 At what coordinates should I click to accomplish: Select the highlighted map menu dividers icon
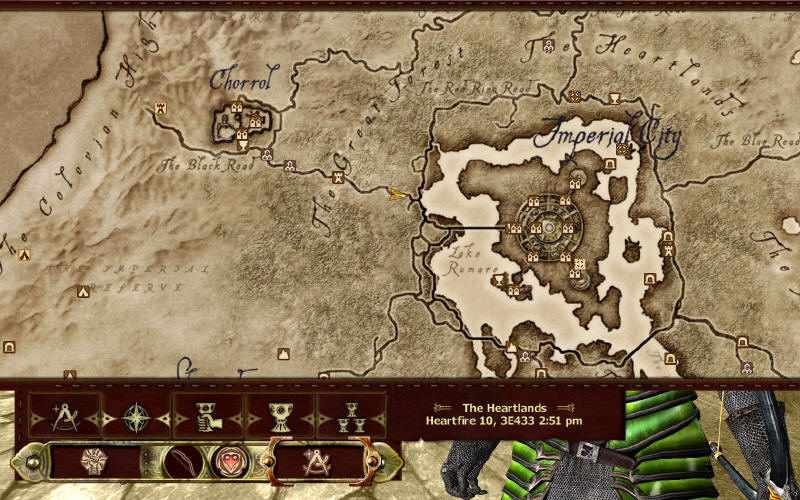(319, 461)
